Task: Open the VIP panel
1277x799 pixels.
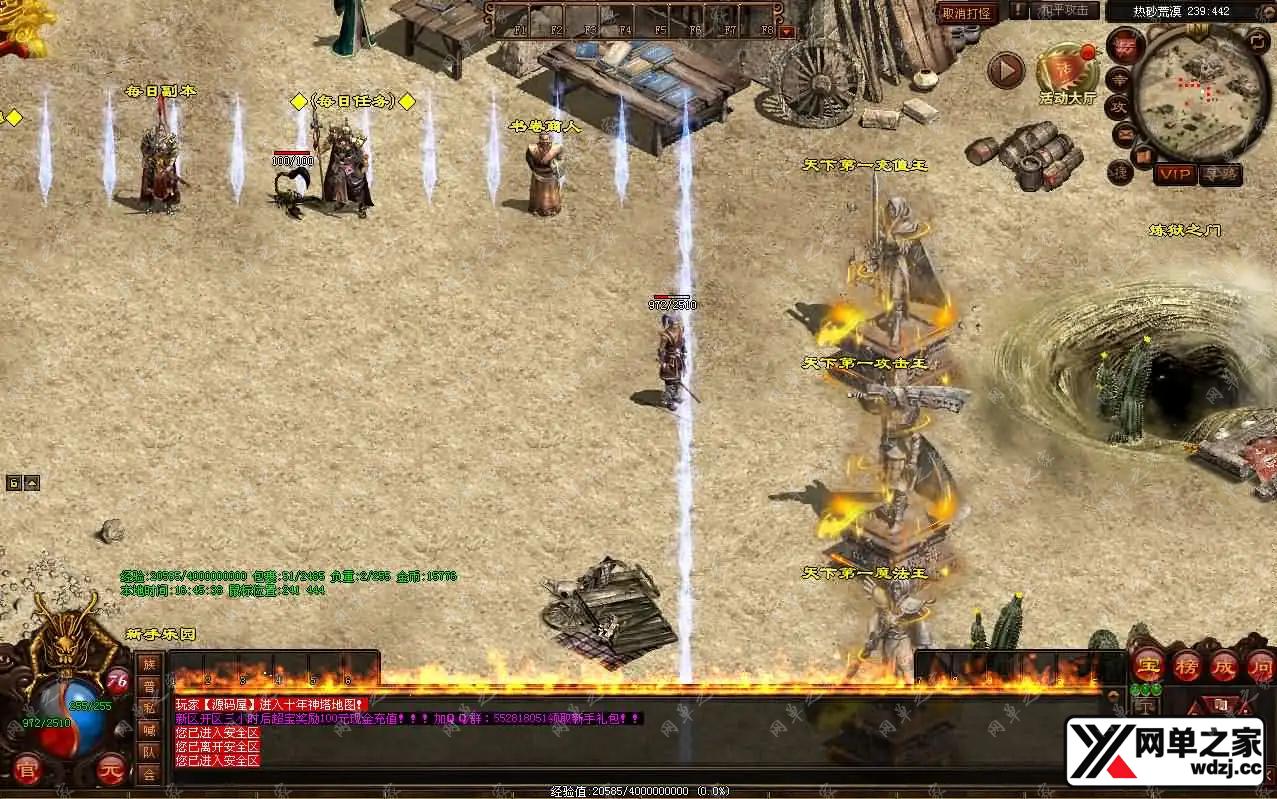Action: coord(1175,174)
